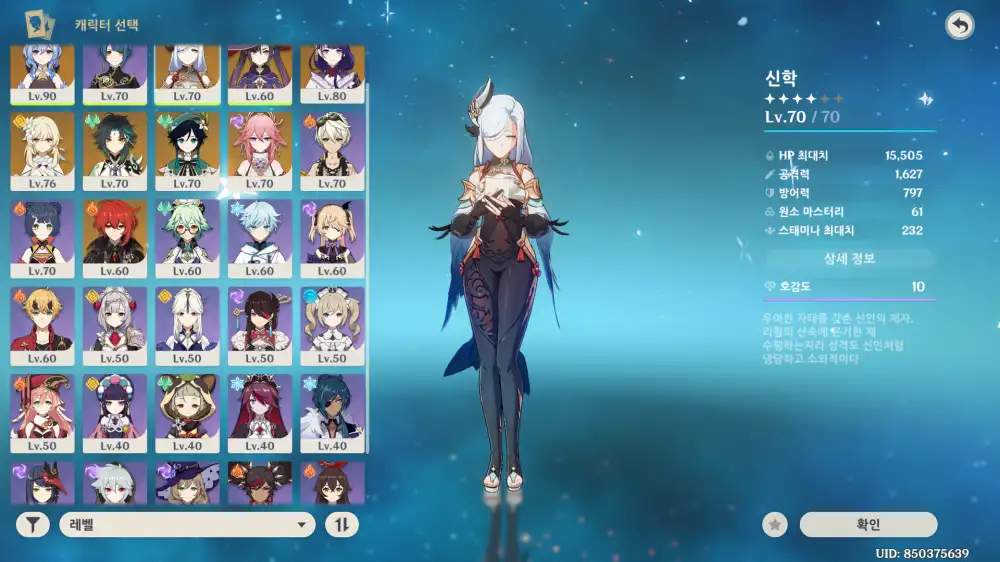The height and width of the screenshot is (562, 1000).
Task: Pick Sayu in the tanuki hood
Action: click(187, 412)
